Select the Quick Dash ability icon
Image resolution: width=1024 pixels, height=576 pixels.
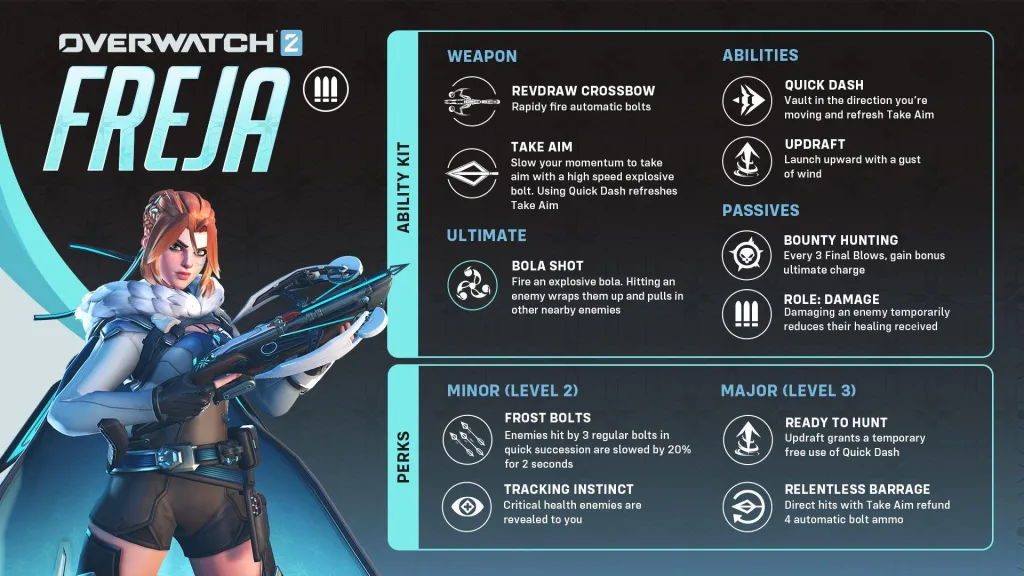click(748, 101)
